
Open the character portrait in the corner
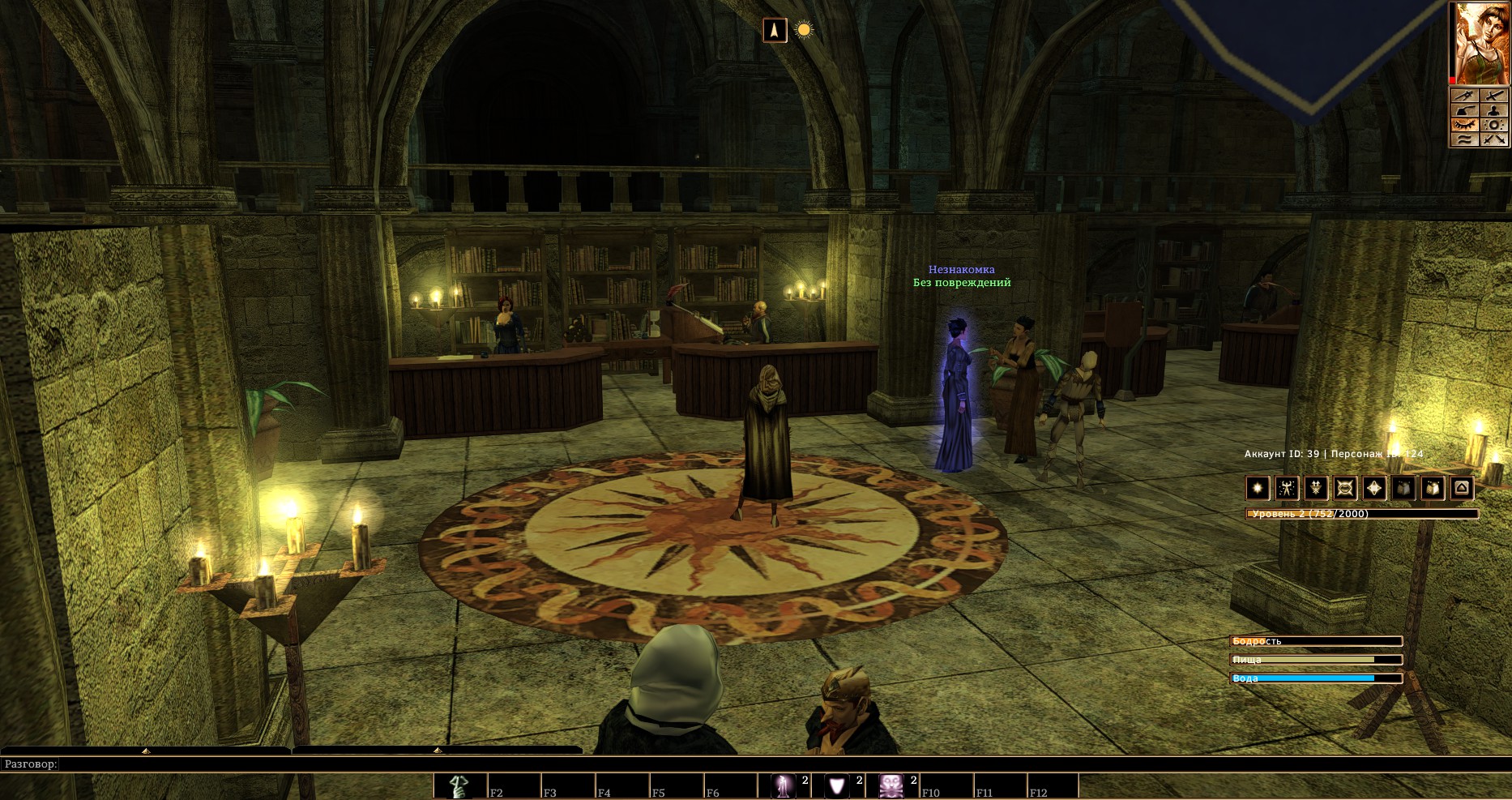click(1479, 42)
